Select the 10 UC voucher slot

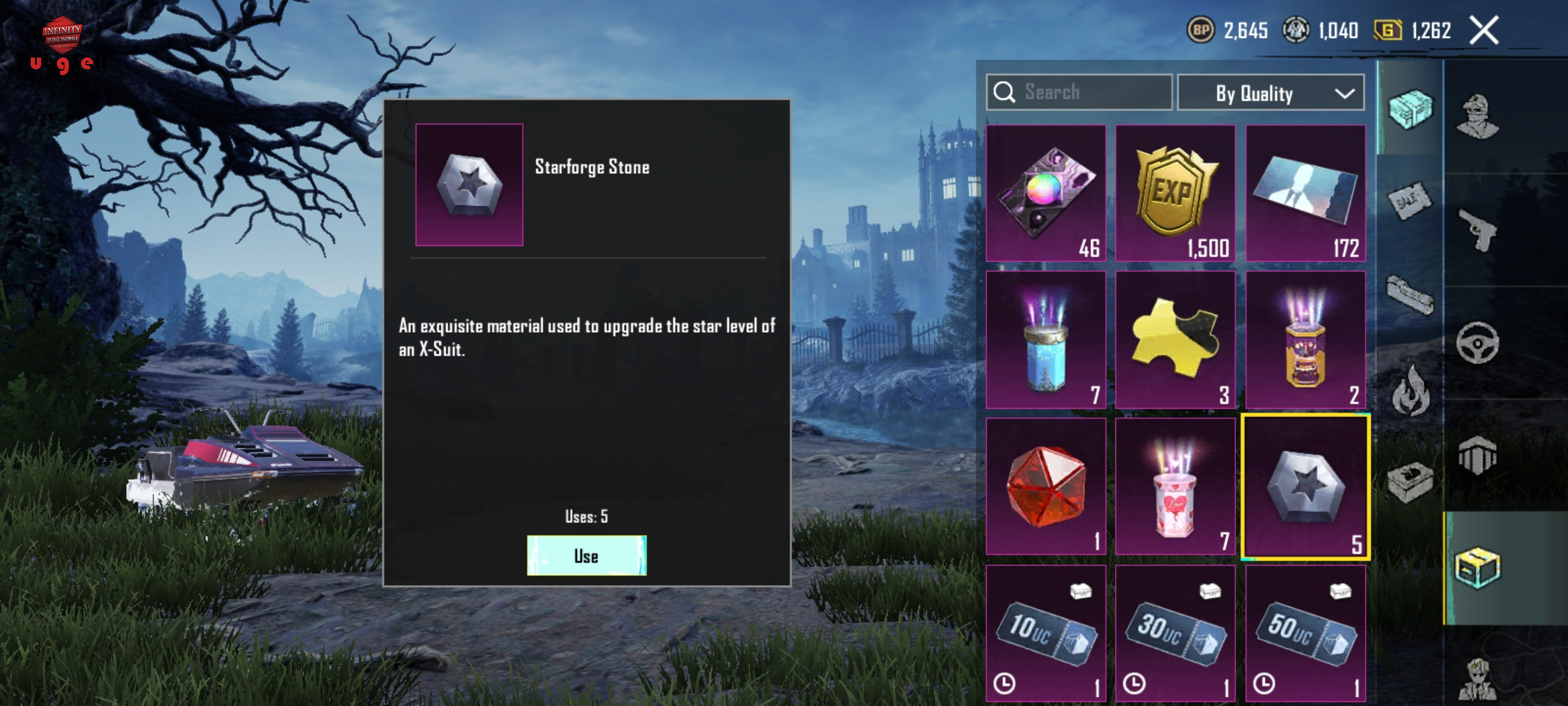pyautogui.click(x=1045, y=633)
